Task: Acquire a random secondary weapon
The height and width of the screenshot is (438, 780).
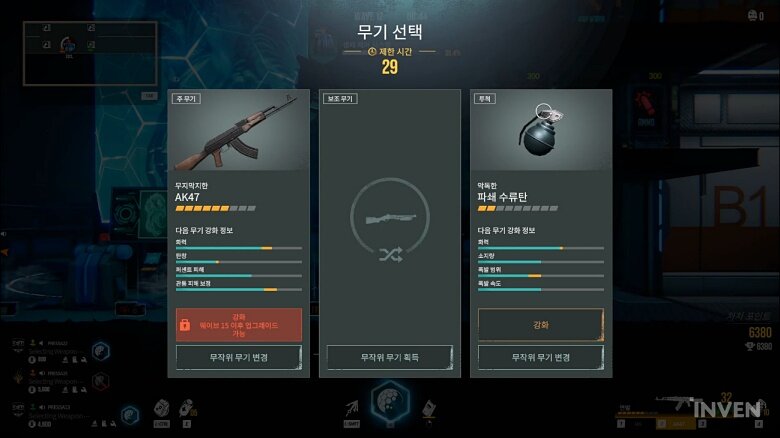Action: point(389,357)
